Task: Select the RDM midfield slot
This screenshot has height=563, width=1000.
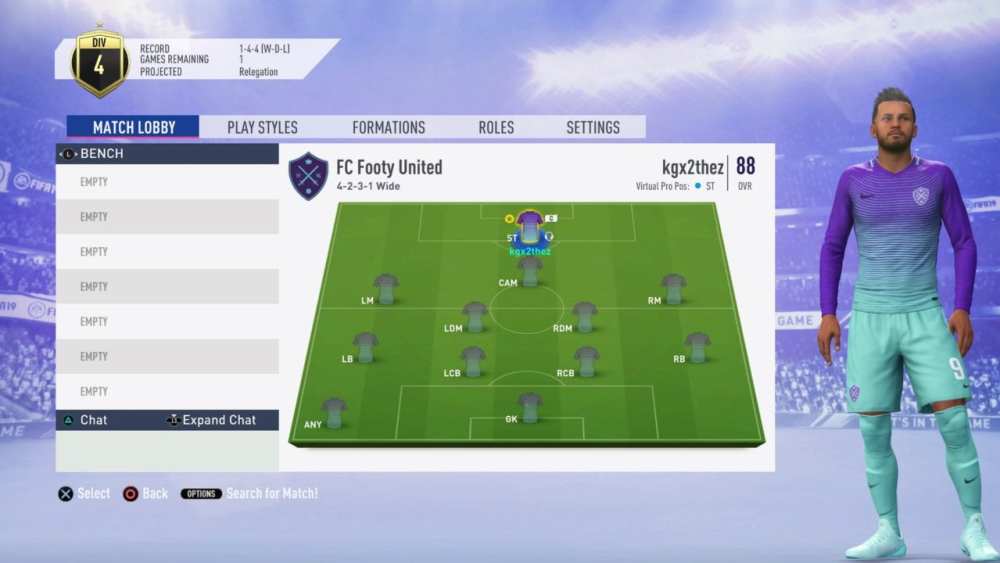Action: point(585,316)
